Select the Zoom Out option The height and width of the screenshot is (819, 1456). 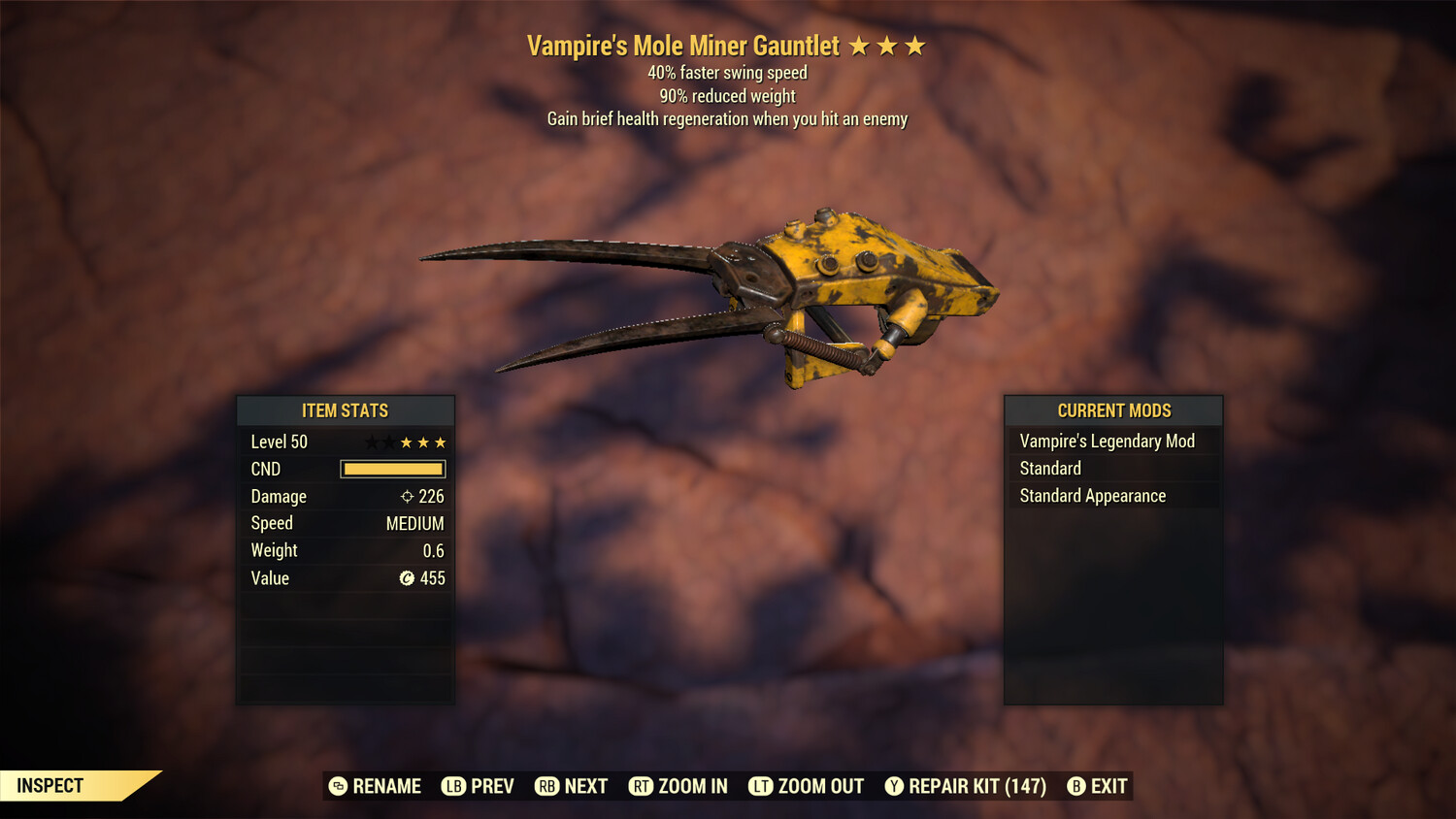coord(807,786)
